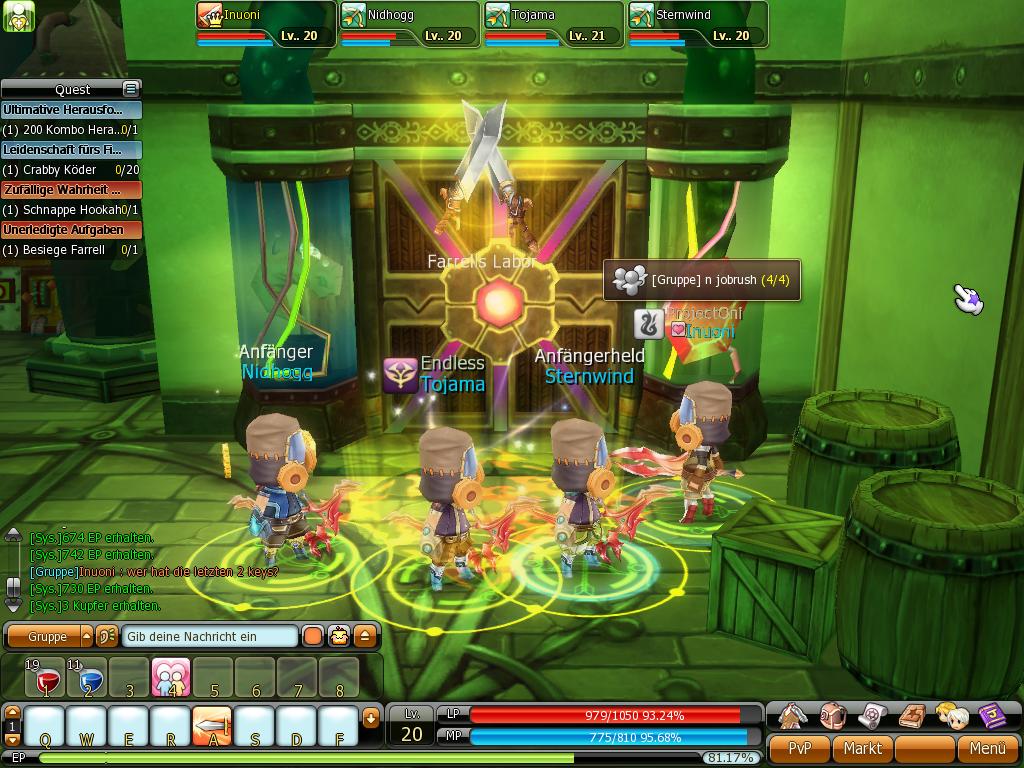Click the chat message input field
This screenshot has width=1024, height=768.
pos(210,636)
